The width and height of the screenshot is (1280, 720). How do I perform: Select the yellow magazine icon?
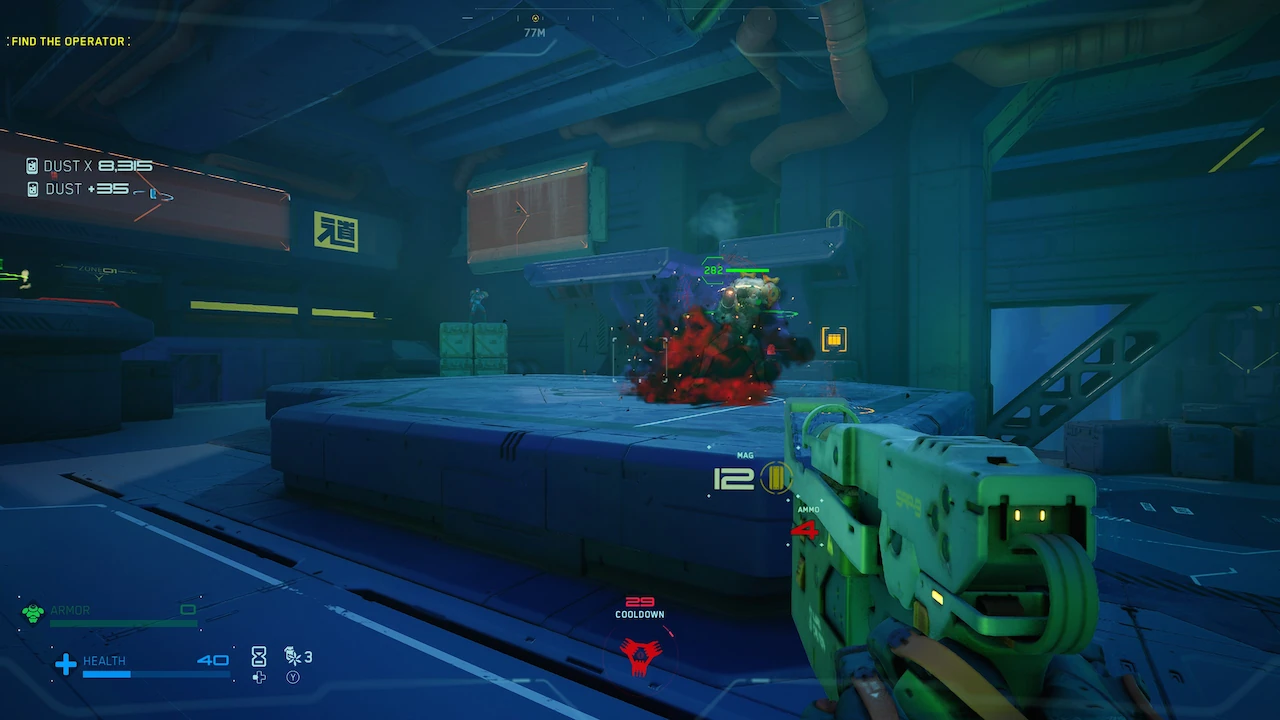(774, 478)
